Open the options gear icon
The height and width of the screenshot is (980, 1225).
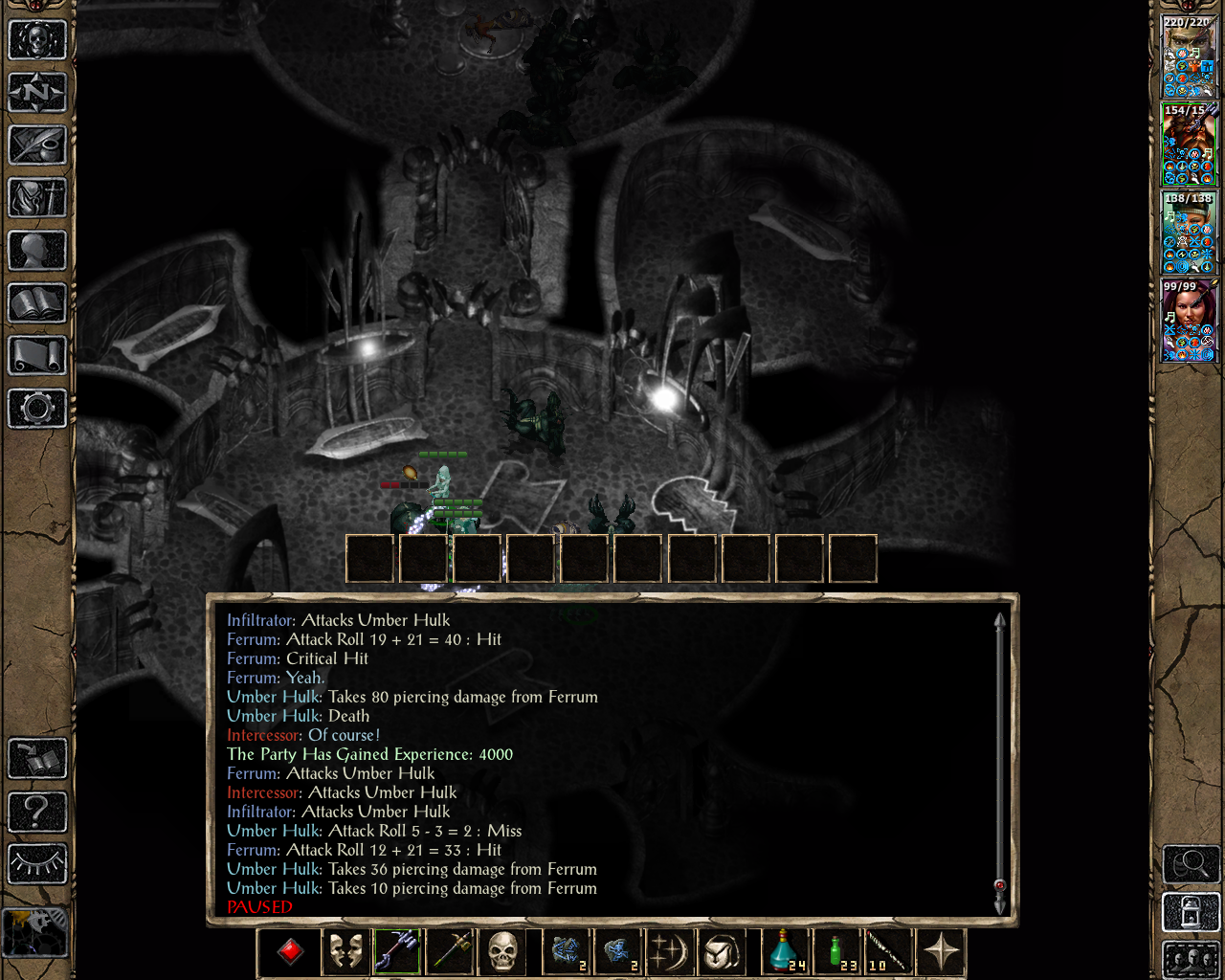point(36,409)
